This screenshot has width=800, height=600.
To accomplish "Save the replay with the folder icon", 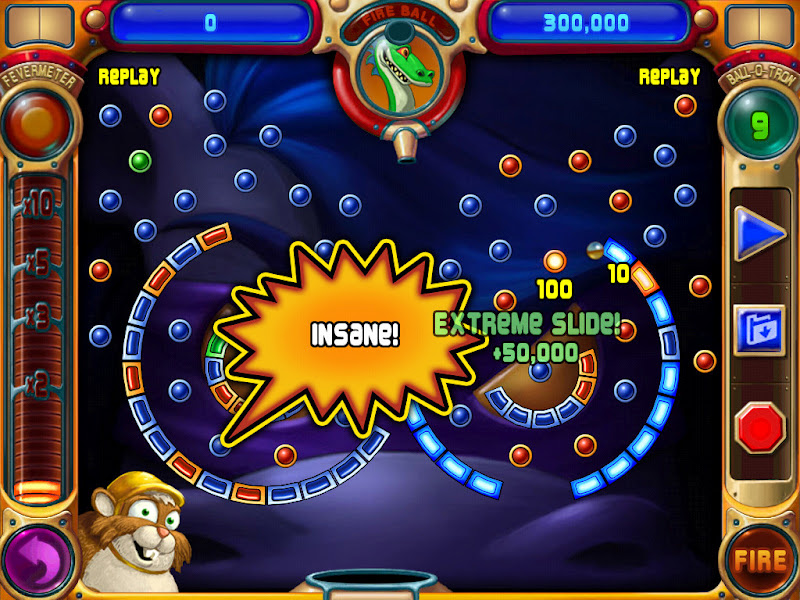I will click(759, 331).
